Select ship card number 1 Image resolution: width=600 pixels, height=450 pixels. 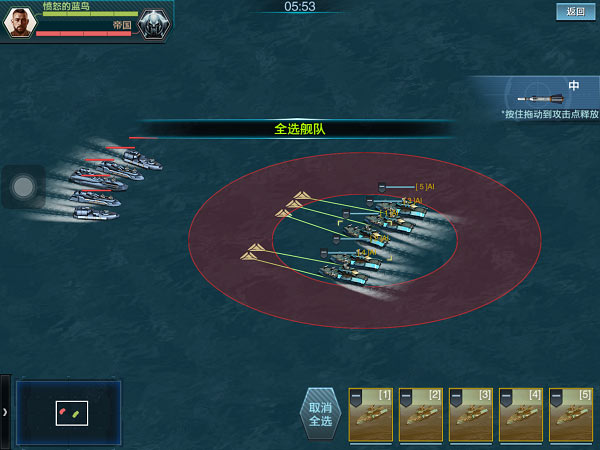[x=370, y=415]
